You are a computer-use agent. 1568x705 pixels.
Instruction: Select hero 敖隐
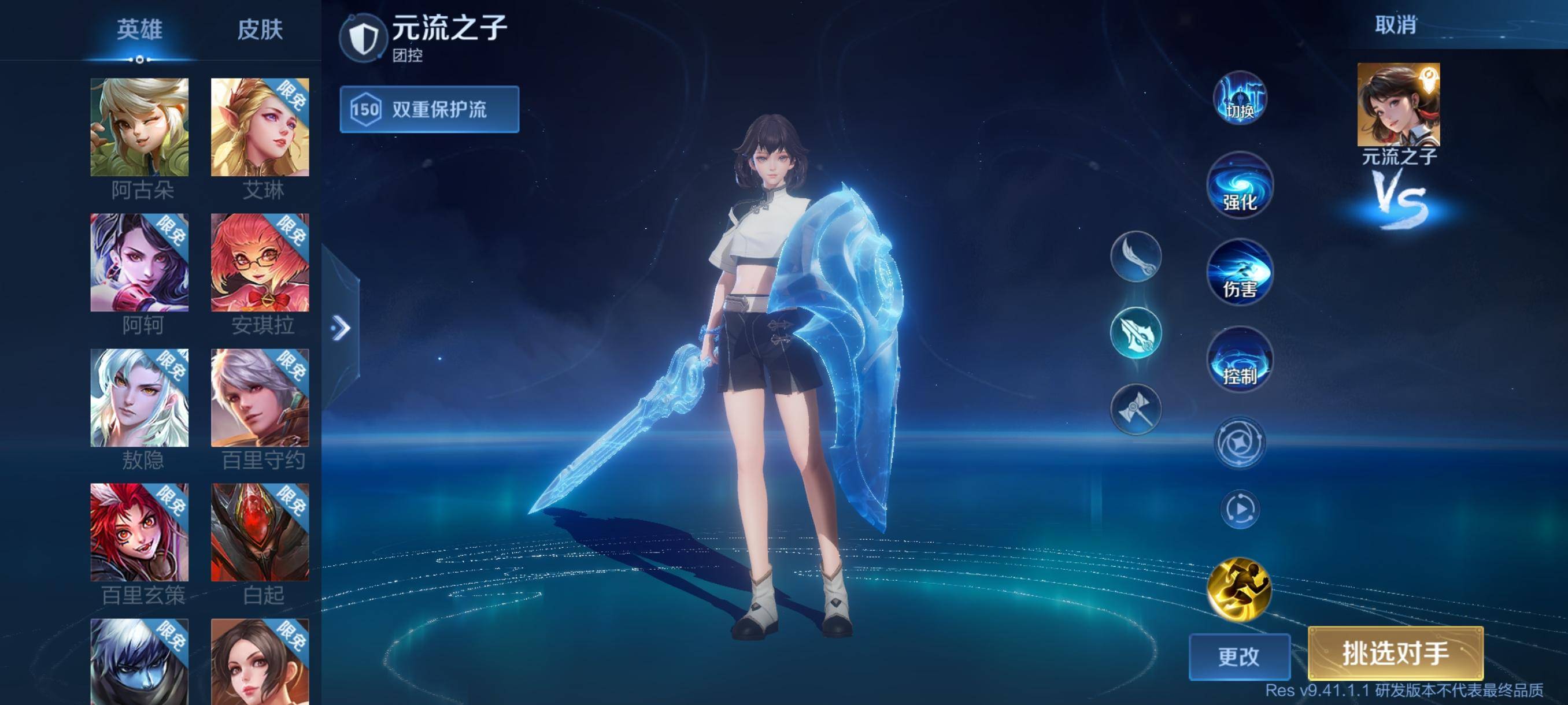coord(139,398)
